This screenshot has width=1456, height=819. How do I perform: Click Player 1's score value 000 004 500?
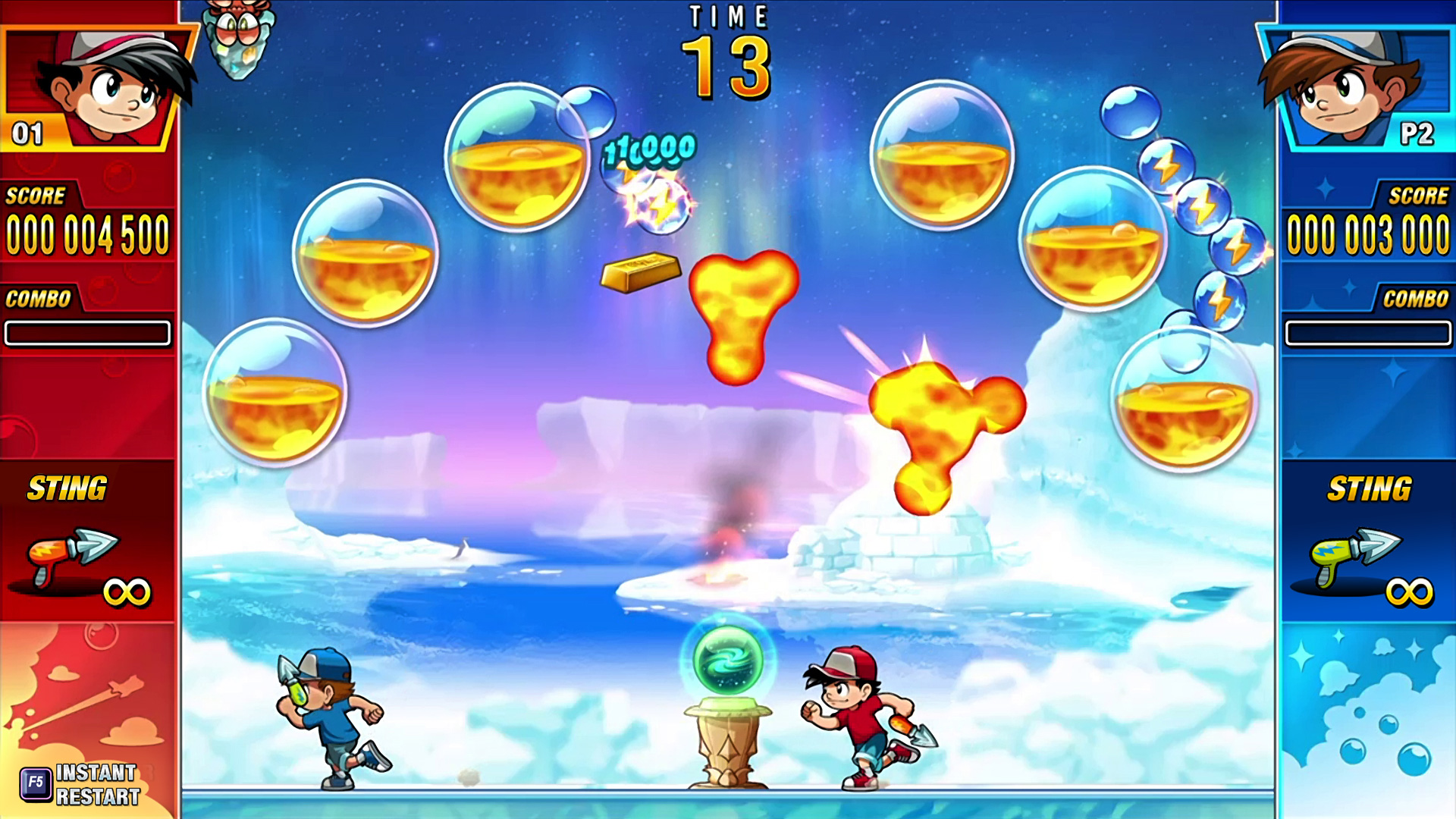(x=86, y=235)
